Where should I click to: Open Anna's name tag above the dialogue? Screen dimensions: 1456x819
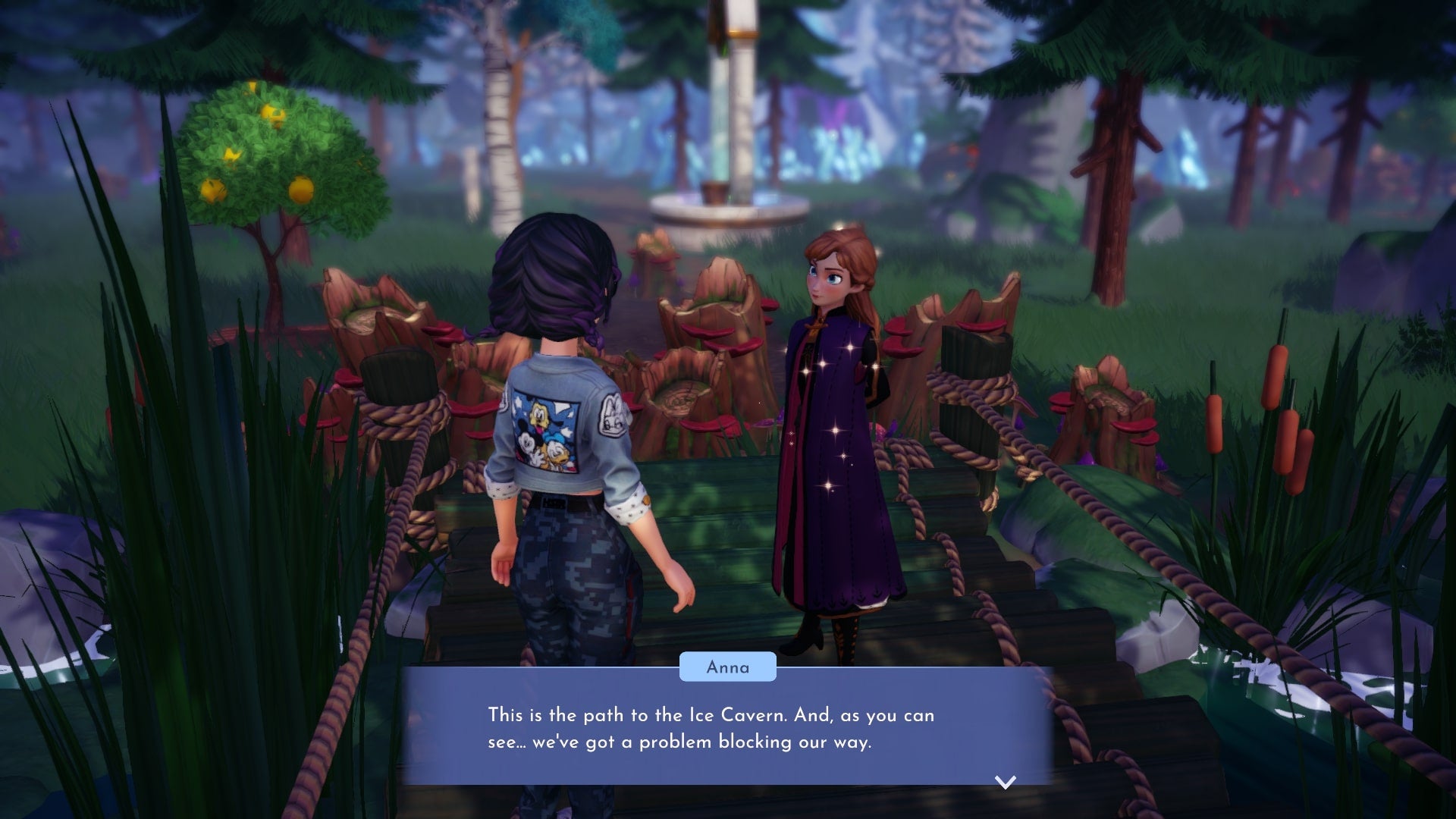[727, 667]
